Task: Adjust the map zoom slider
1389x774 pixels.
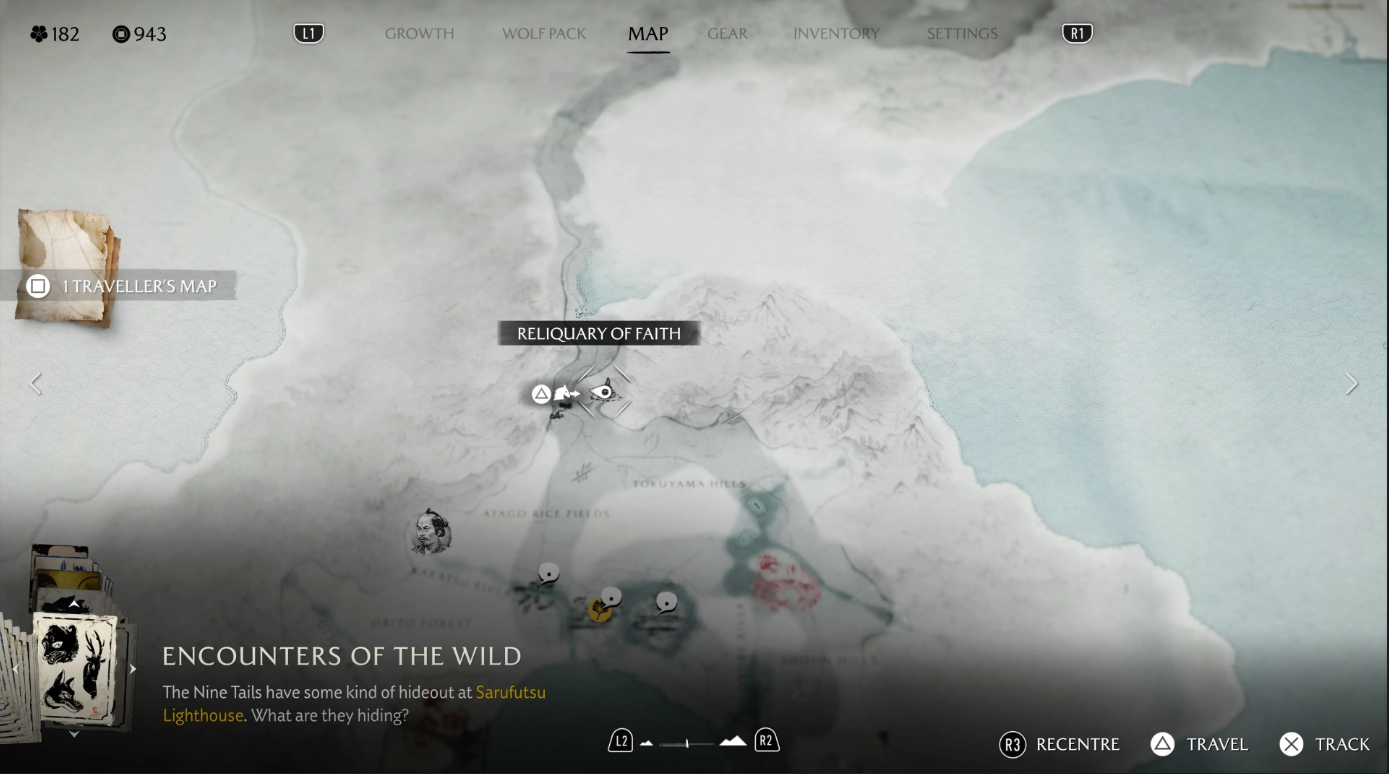Action: pyautogui.click(x=687, y=743)
